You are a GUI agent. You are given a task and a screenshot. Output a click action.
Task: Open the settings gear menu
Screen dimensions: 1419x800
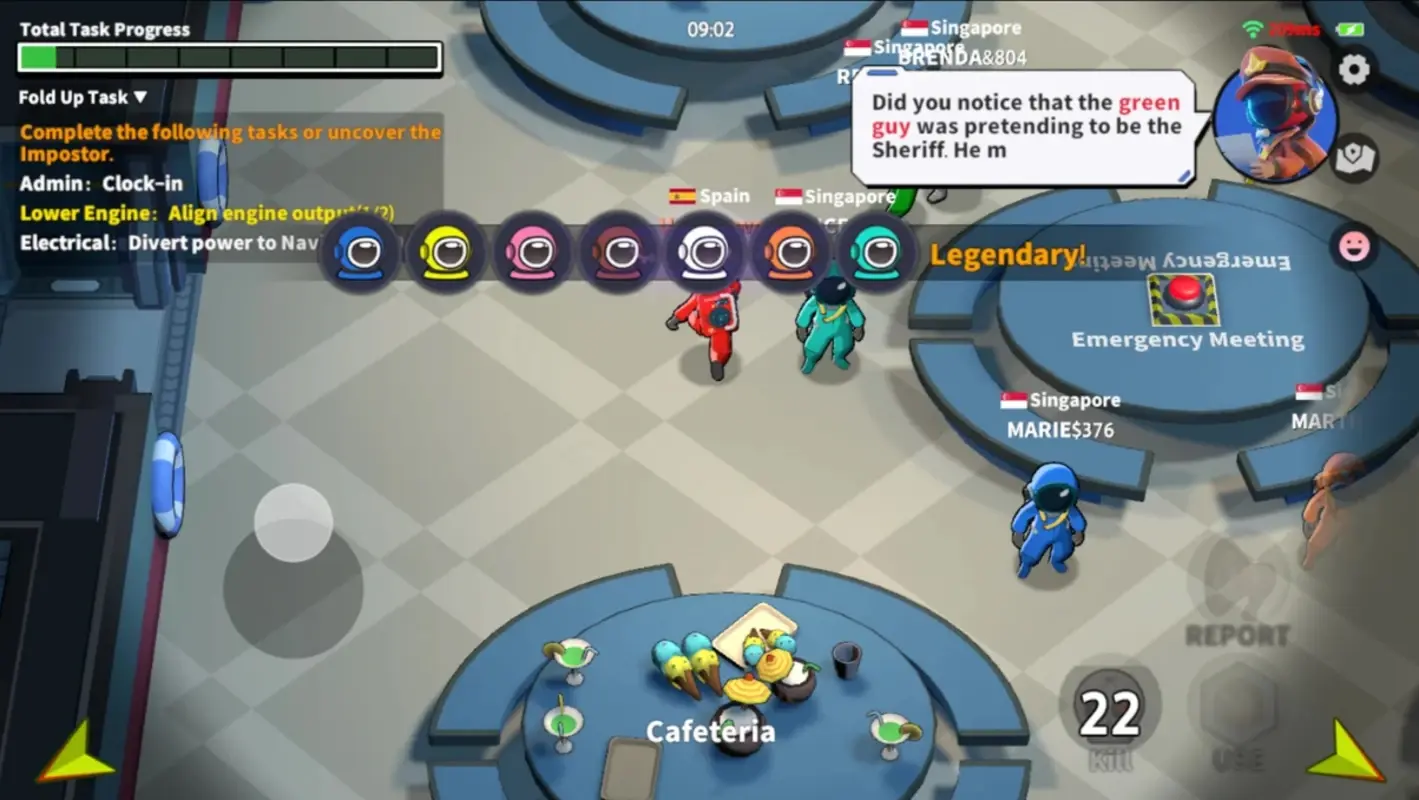point(1355,69)
